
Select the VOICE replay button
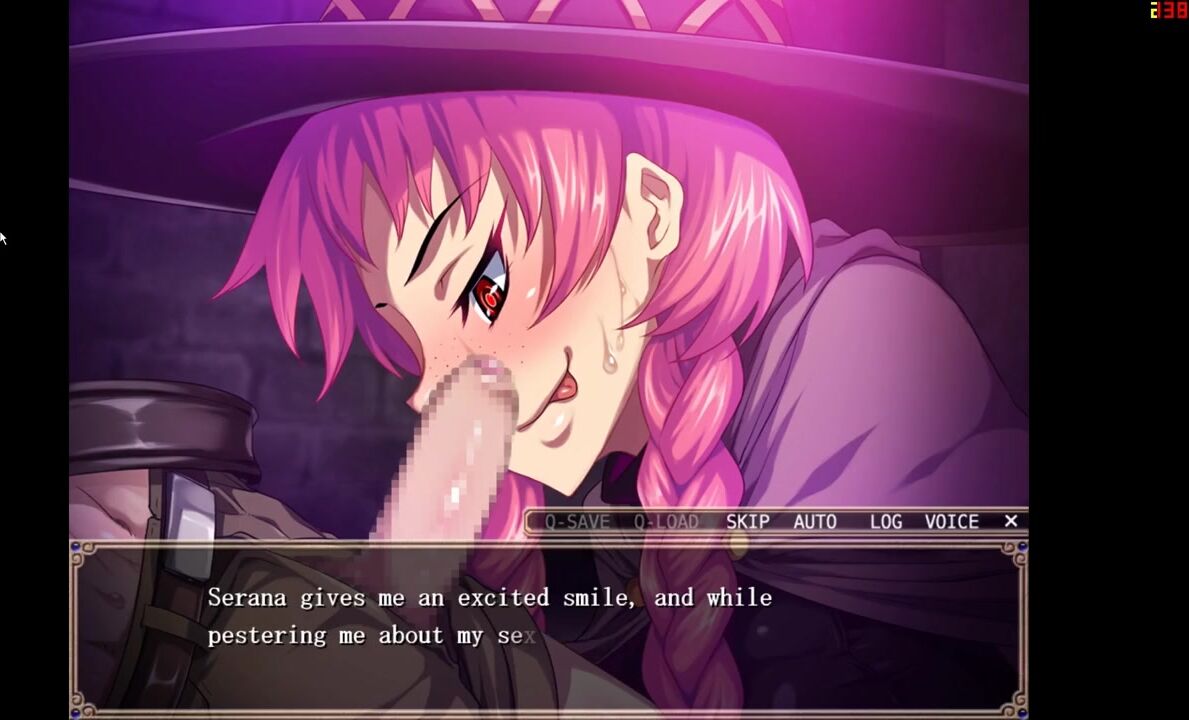(951, 522)
